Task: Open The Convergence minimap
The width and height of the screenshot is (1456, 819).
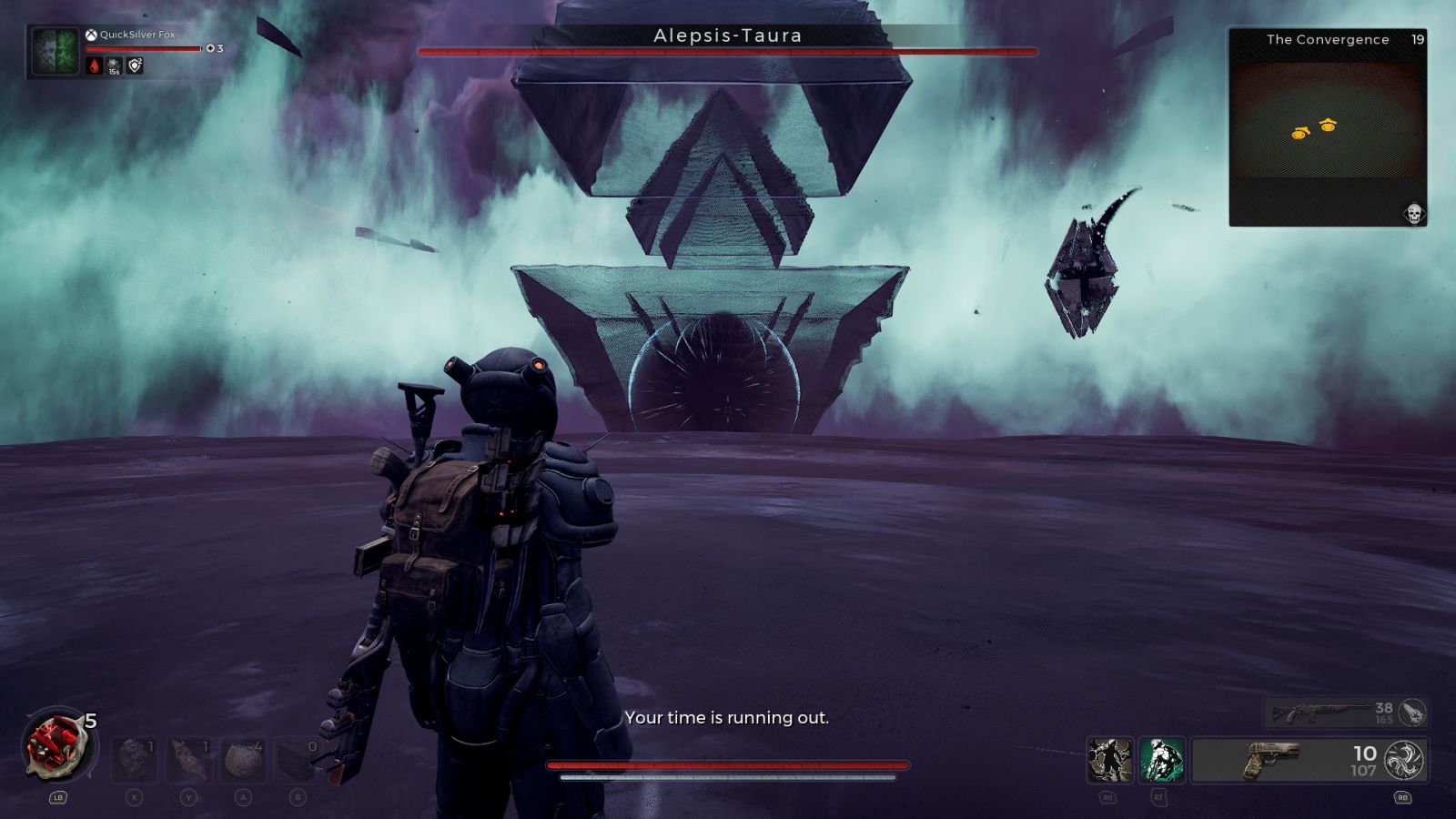Action: coord(1328,127)
